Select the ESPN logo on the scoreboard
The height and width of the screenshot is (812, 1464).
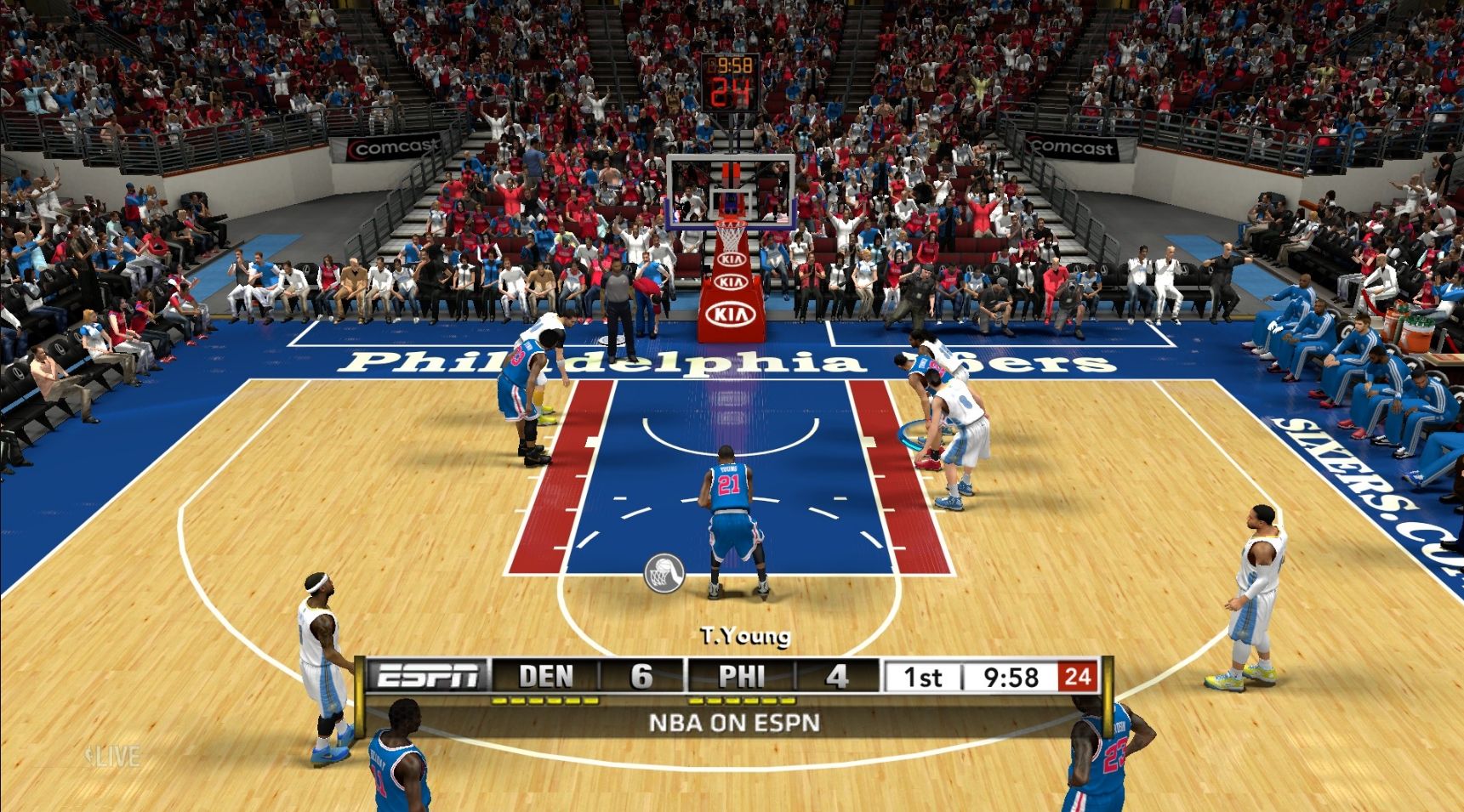(427, 676)
